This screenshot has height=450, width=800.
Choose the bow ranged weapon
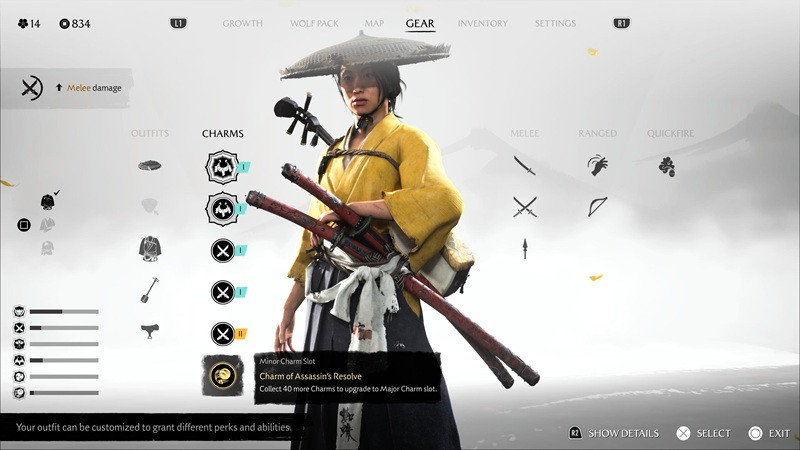597,206
